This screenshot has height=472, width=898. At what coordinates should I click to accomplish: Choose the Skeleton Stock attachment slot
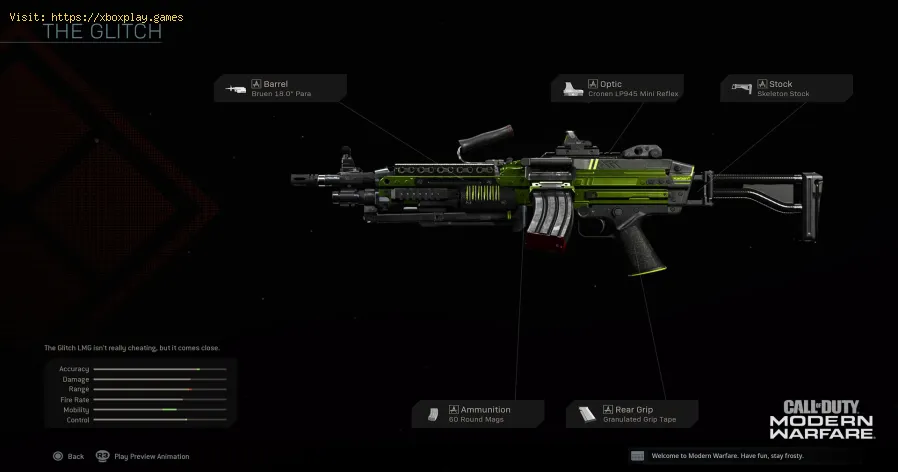(x=786, y=88)
